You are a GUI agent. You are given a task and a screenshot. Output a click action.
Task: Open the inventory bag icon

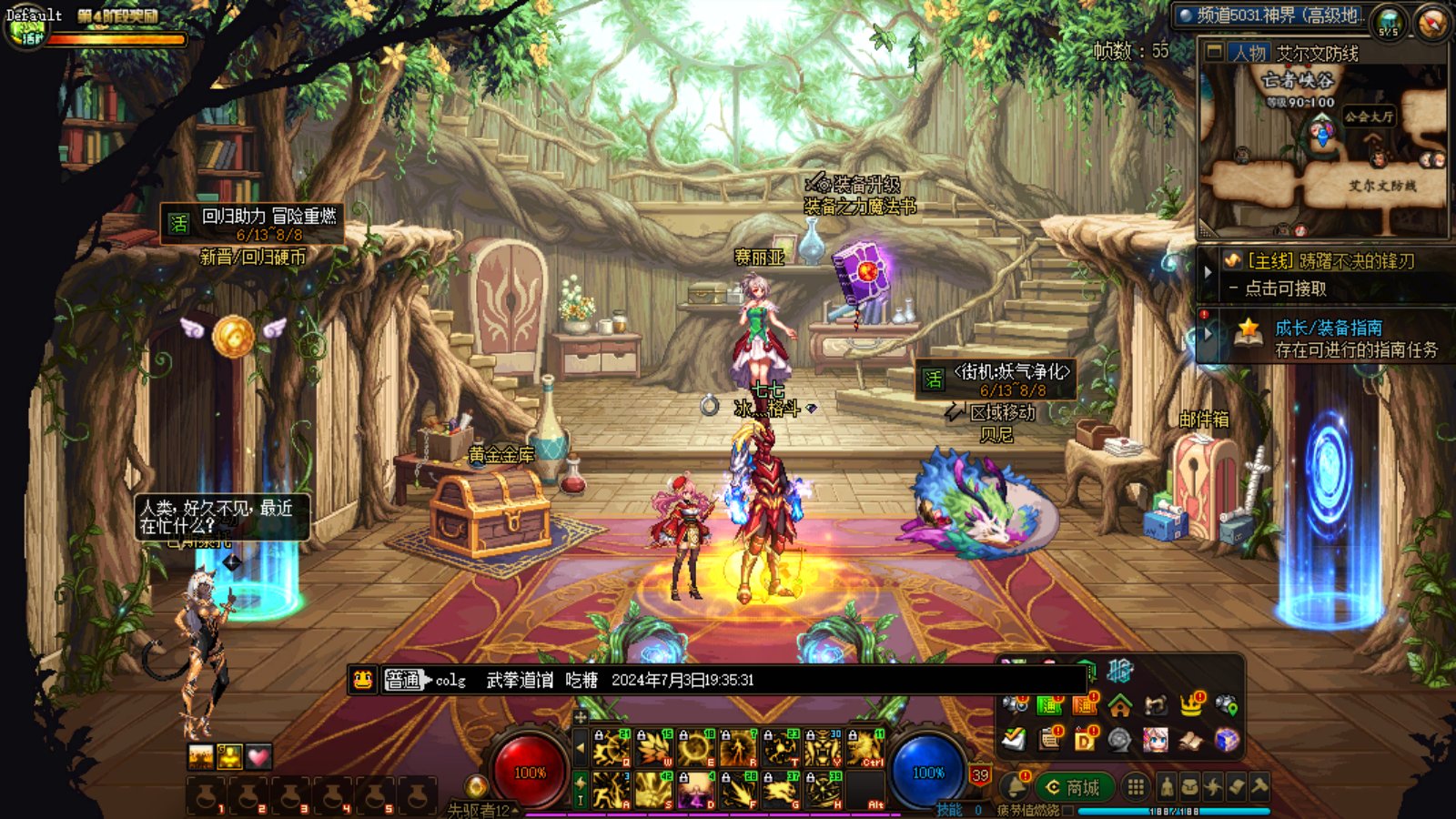tap(1189, 786)
